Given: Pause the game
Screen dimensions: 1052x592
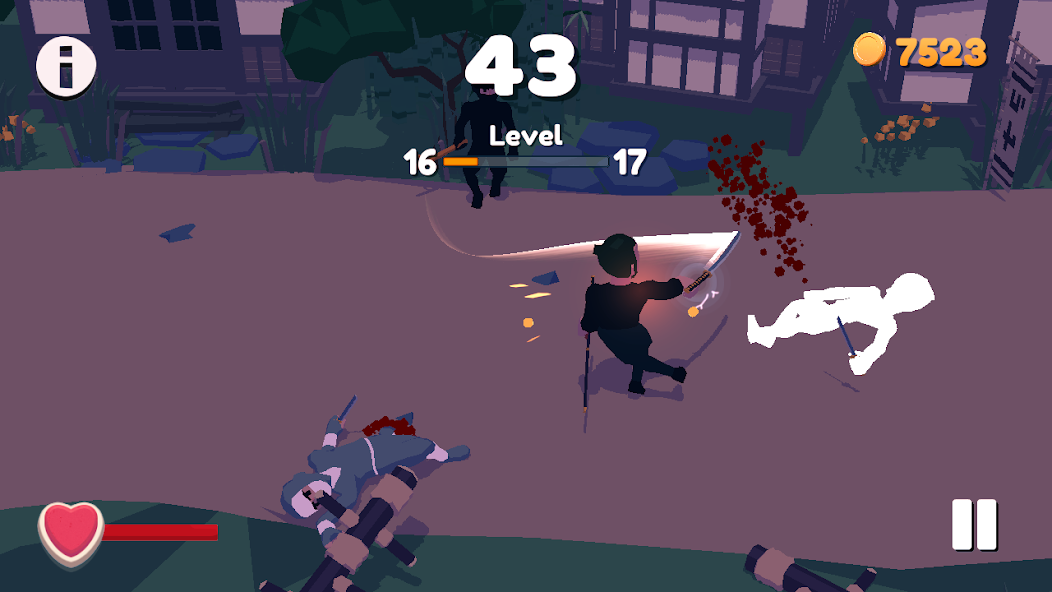Looking at the screenshot, I should [974, 524].
